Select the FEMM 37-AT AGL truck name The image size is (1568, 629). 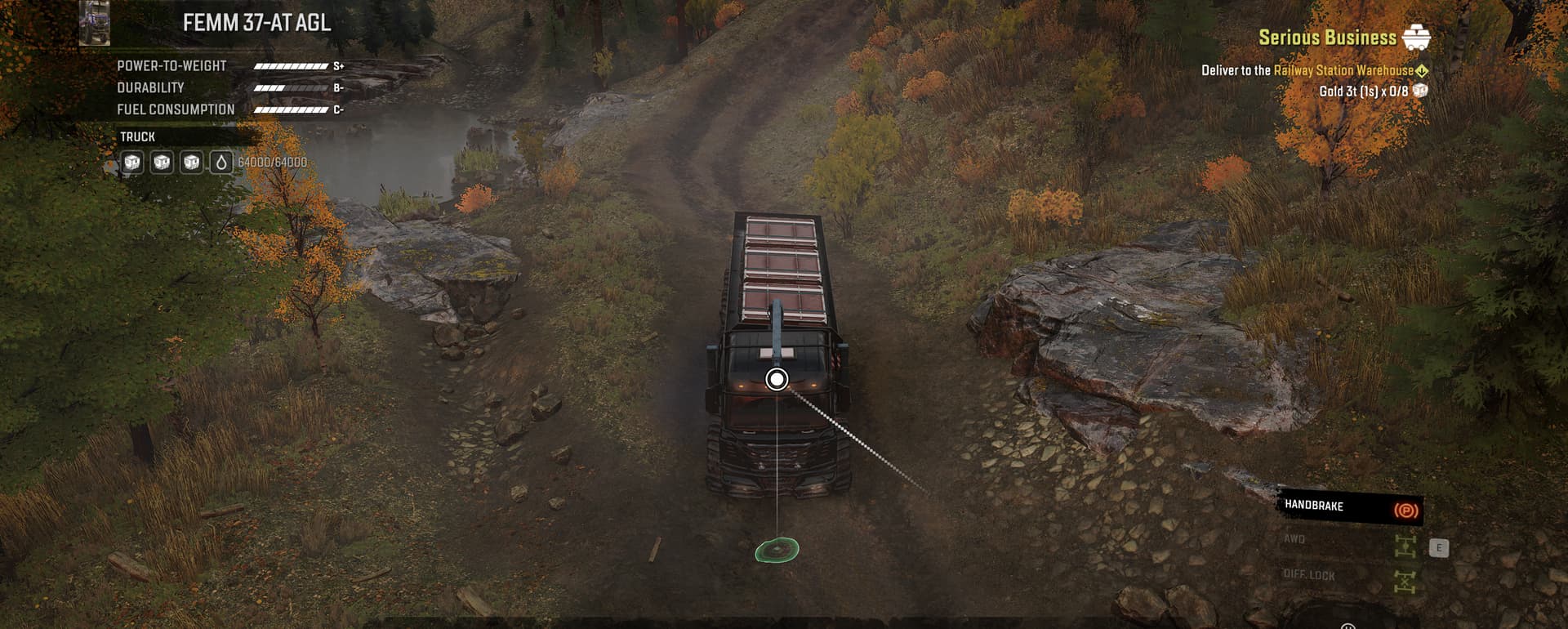(x=256, y=23)
